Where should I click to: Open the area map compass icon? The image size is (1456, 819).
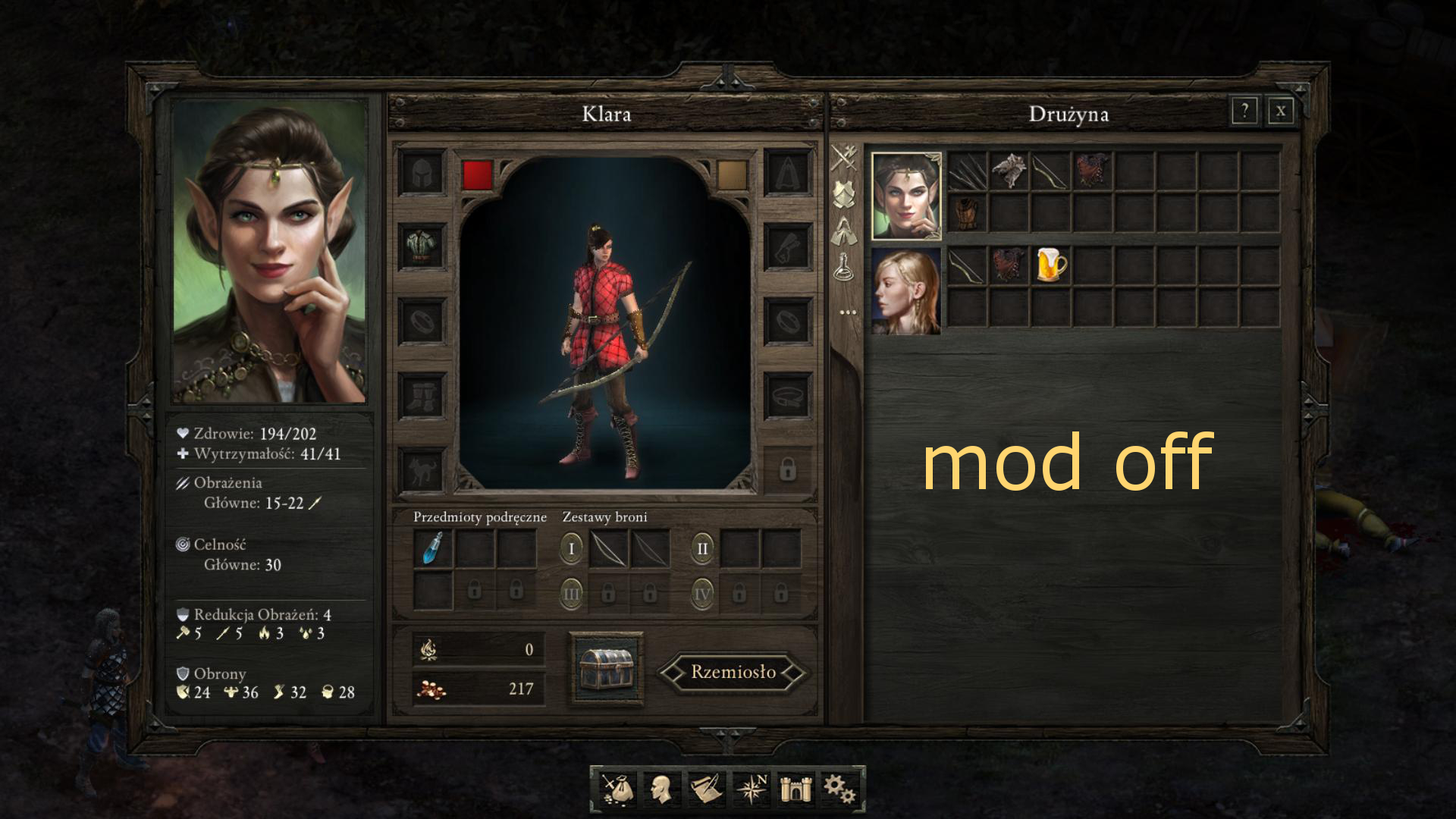[752, 789]
